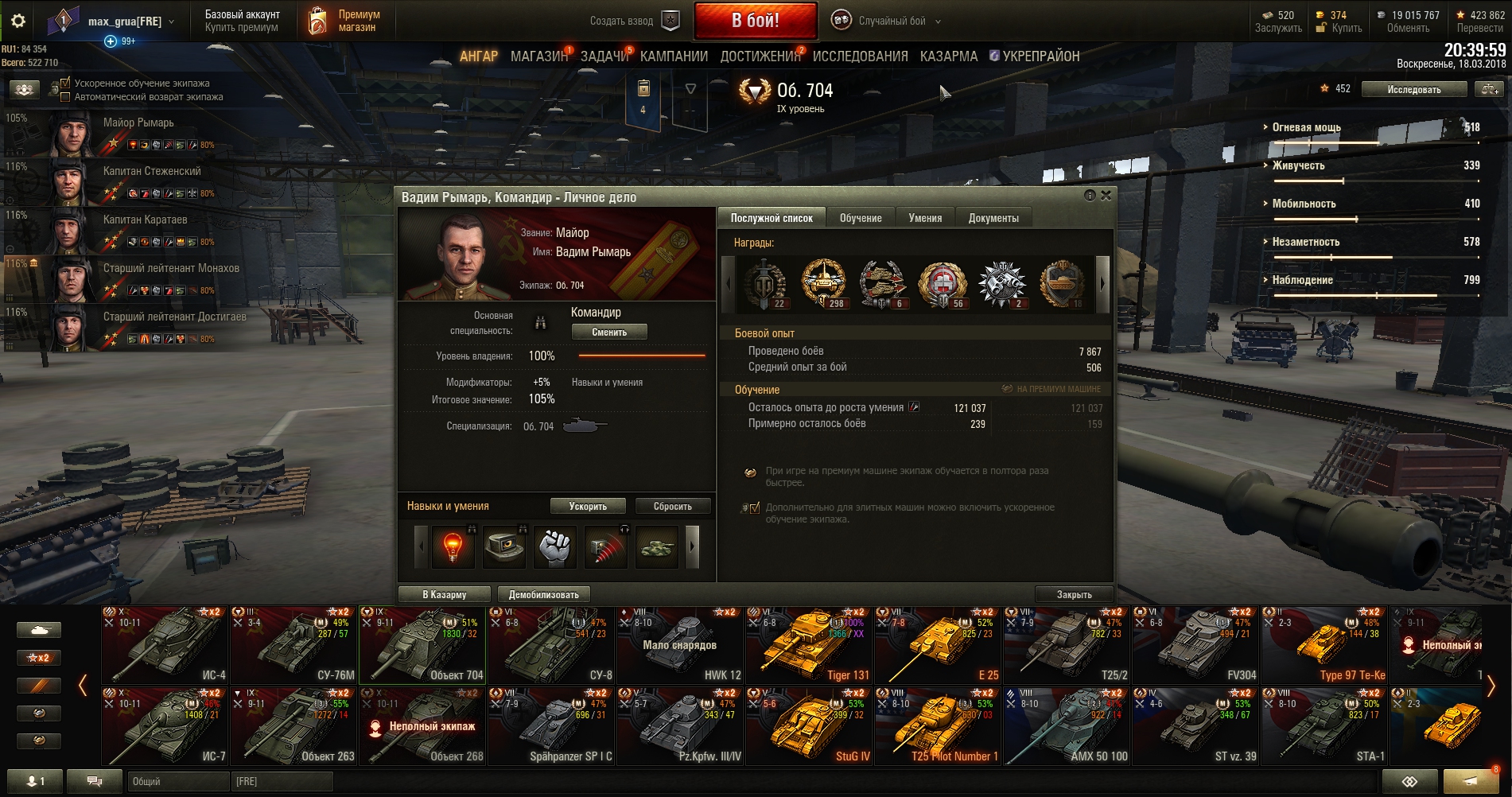Close the personal file window with X
This screenshot has height=797, width=1512.
[1106, 196]
